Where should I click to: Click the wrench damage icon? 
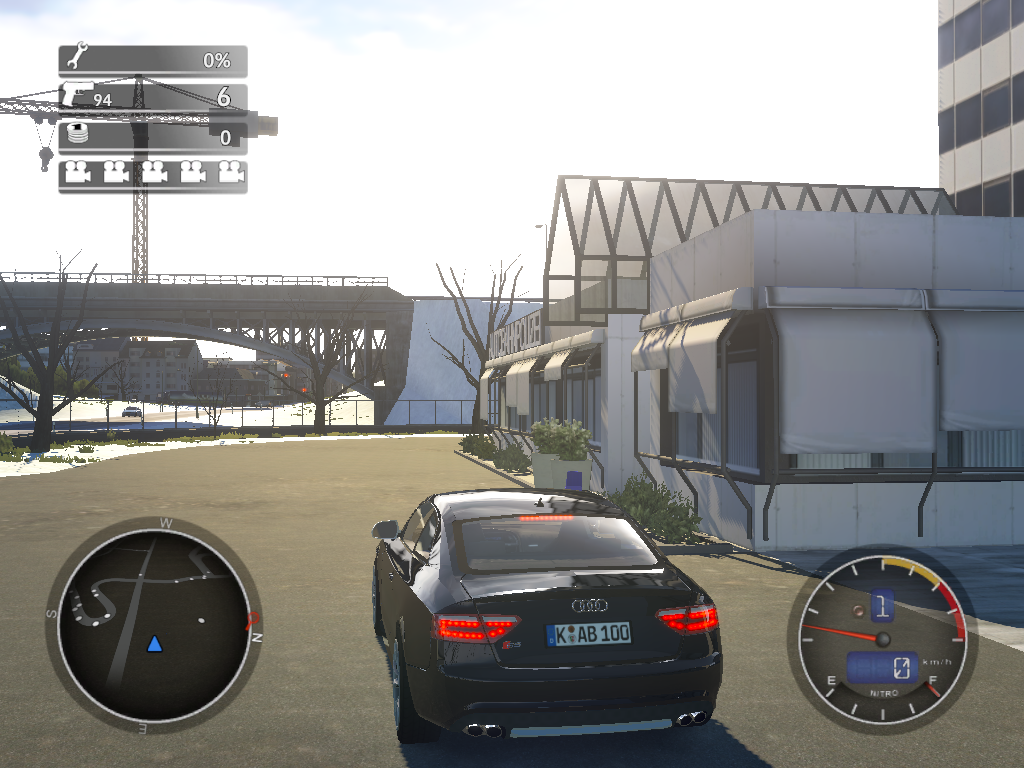click(77, 58)
